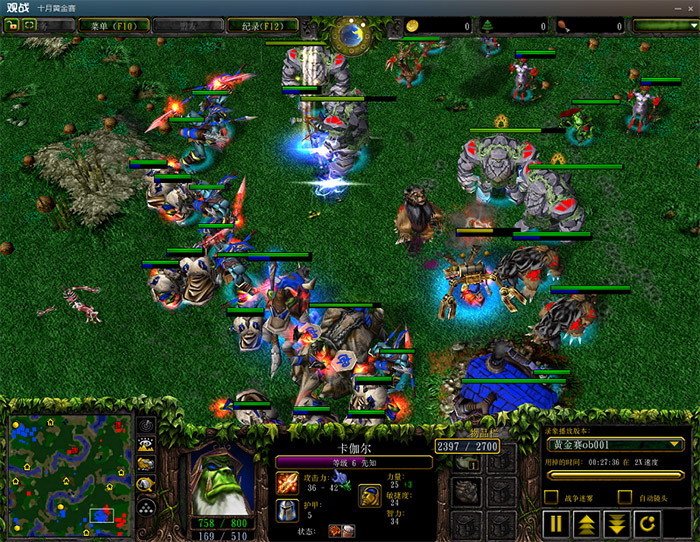Viewport: 700px width, 542px height.
Task: Pause the replay playback
Action: (556, 522)
